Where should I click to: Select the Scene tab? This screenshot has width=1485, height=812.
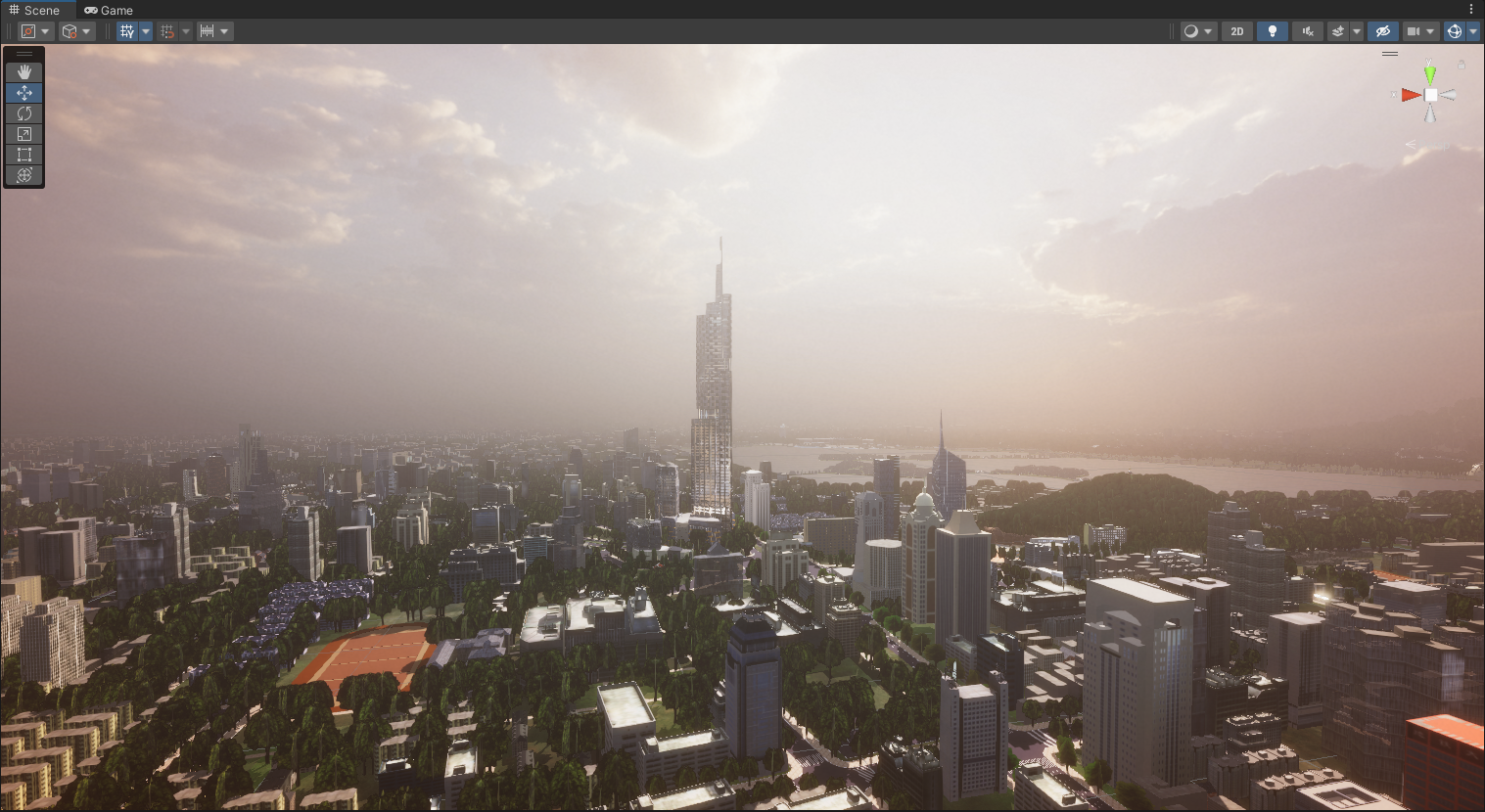[x=34, y=10]
